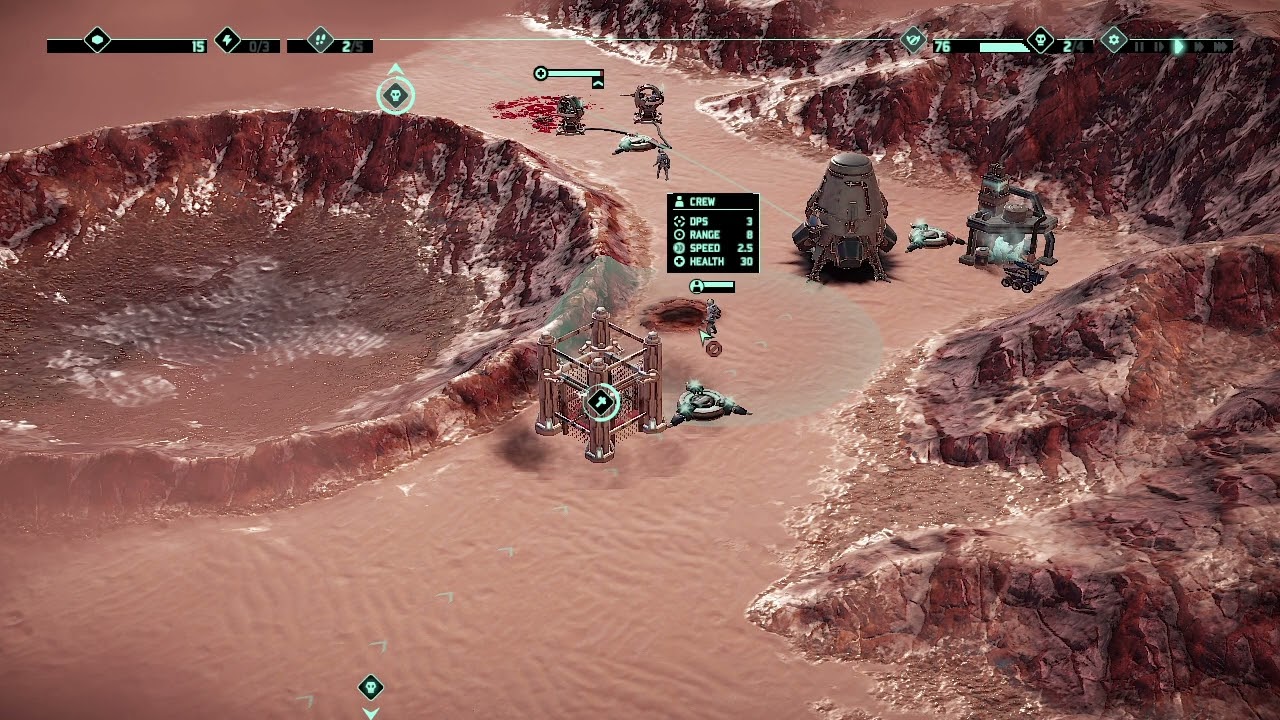Click the horn wave call icon

tap(913, 41)
